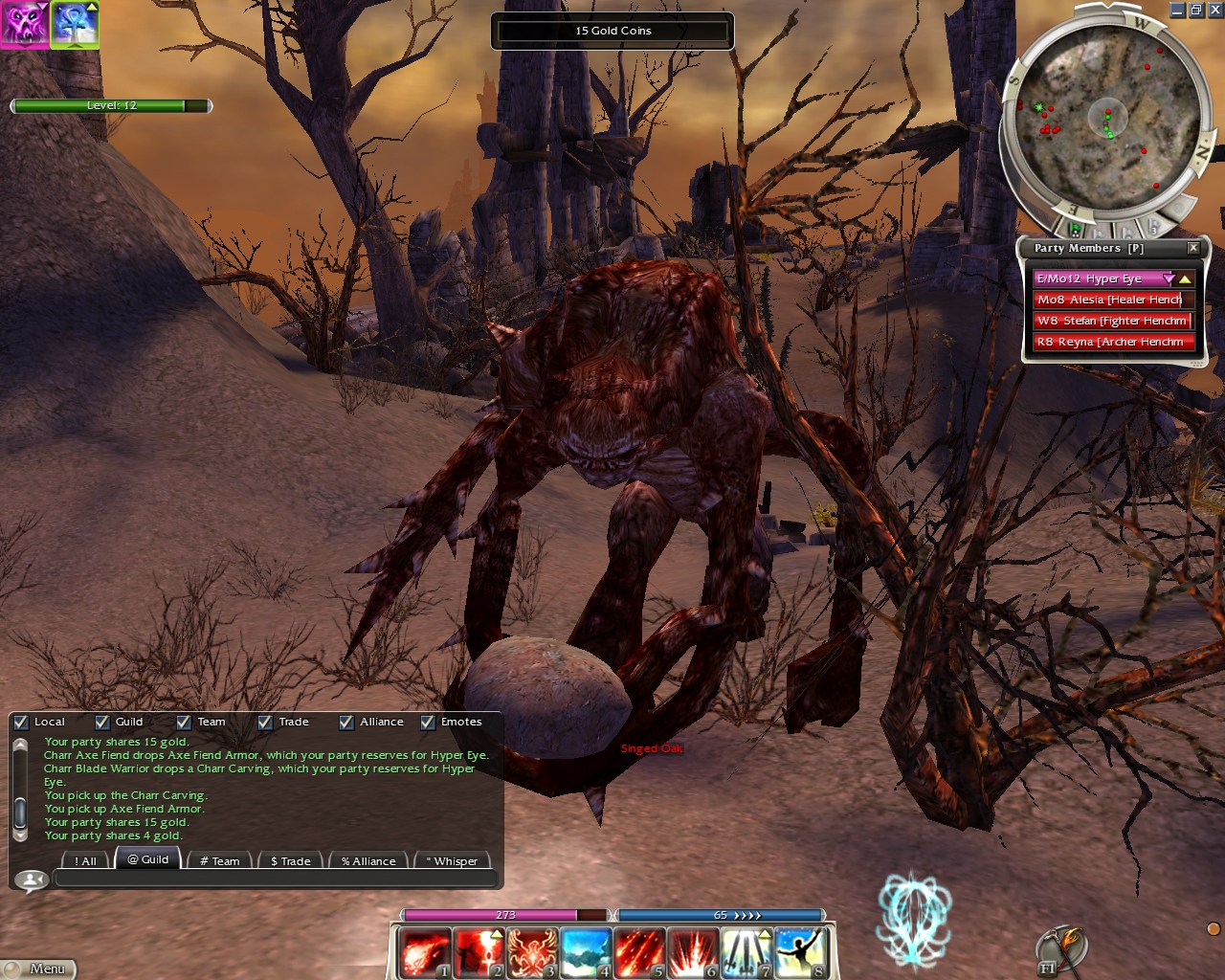Use the red ankh skill in slot 2
This screenshot has height=980, width=1225.
coord(478,952)
